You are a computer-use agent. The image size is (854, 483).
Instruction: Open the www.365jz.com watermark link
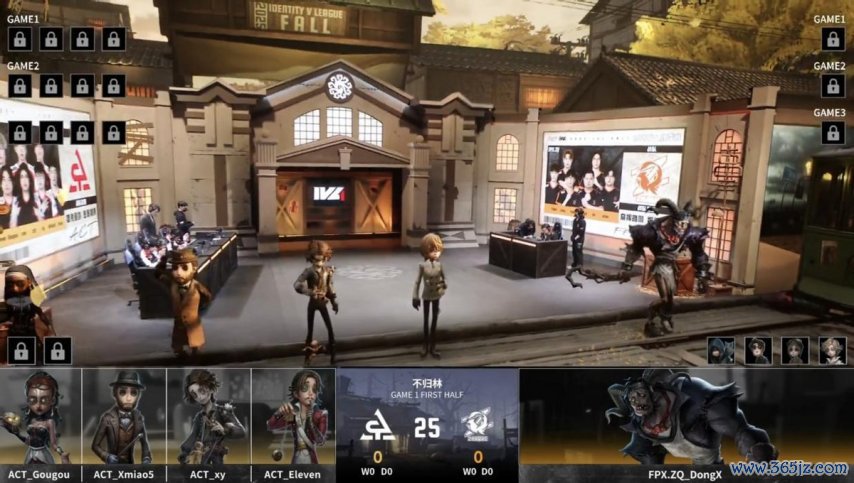coord(790,468)
